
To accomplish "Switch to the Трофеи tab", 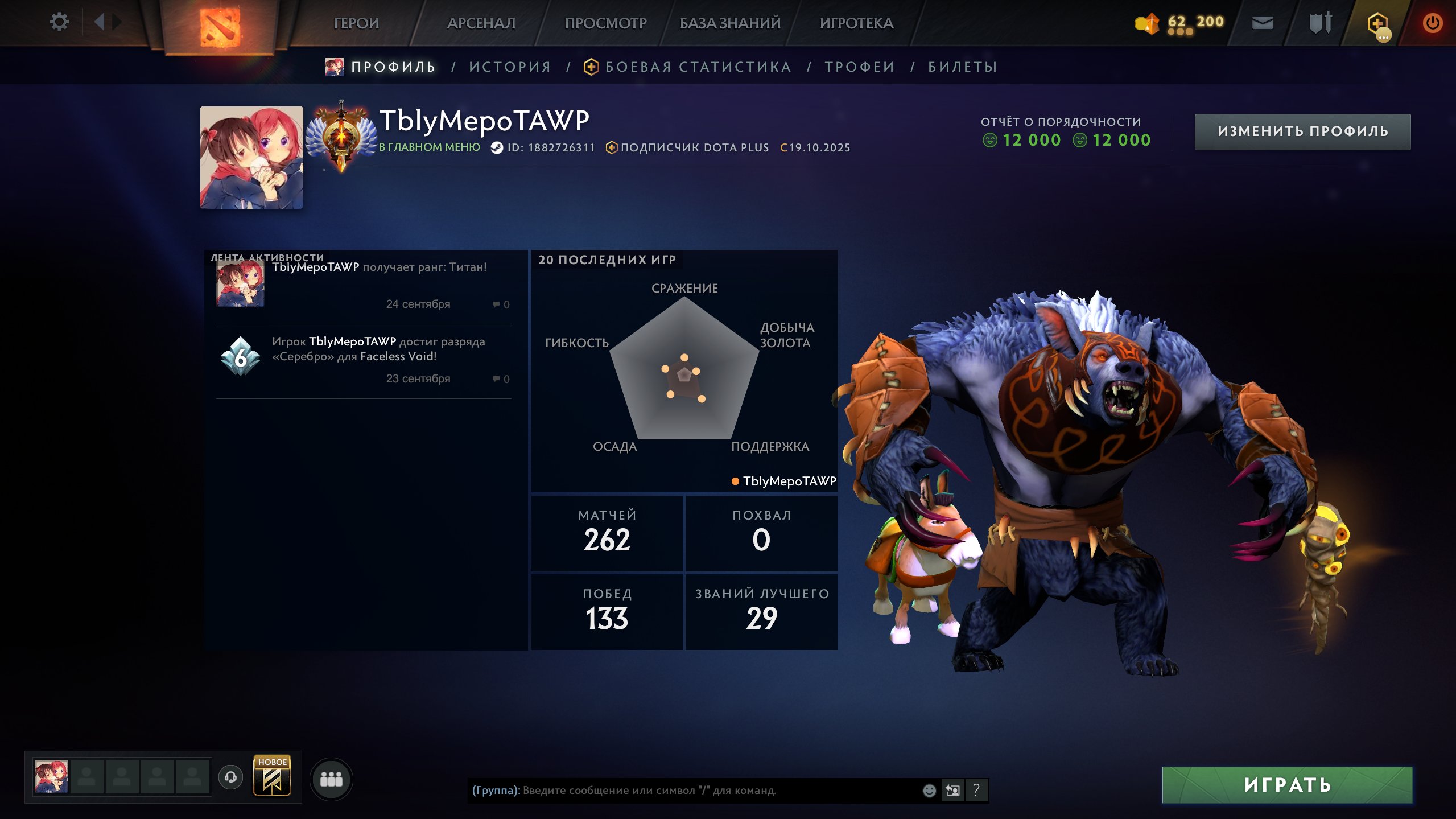I will pos(860,67).
